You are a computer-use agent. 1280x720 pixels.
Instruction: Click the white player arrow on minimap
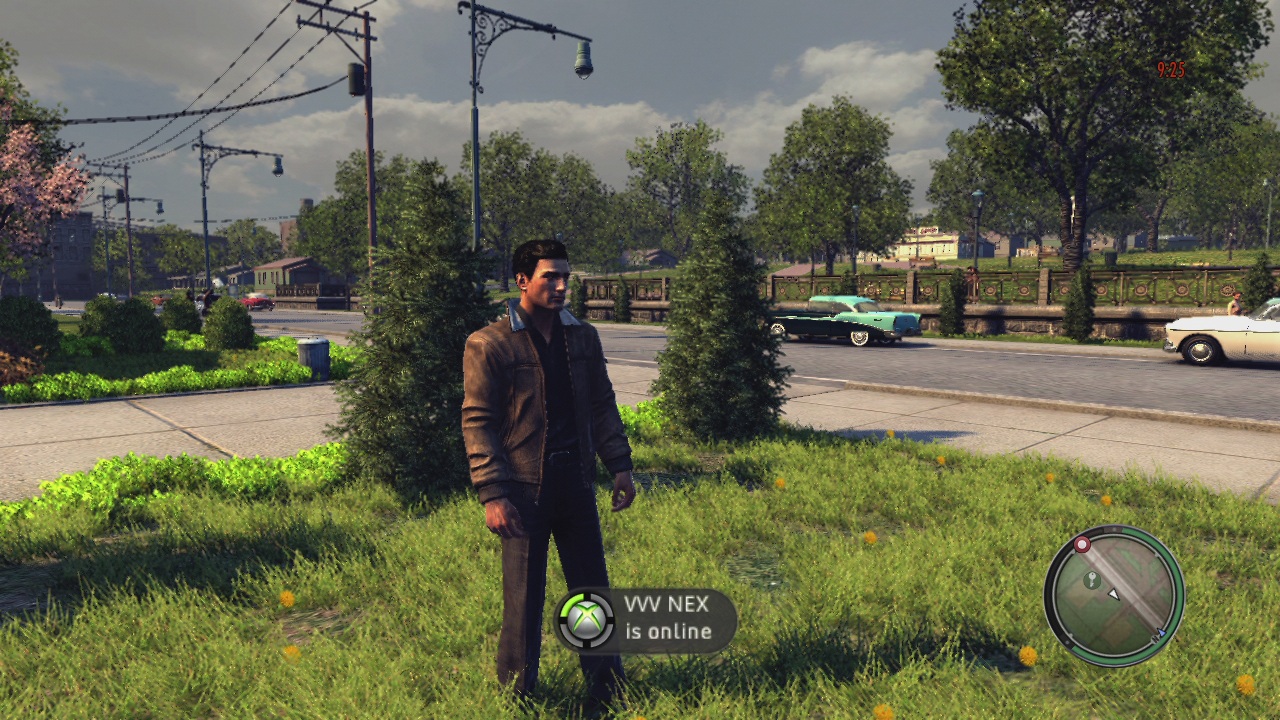(1114, 594)
